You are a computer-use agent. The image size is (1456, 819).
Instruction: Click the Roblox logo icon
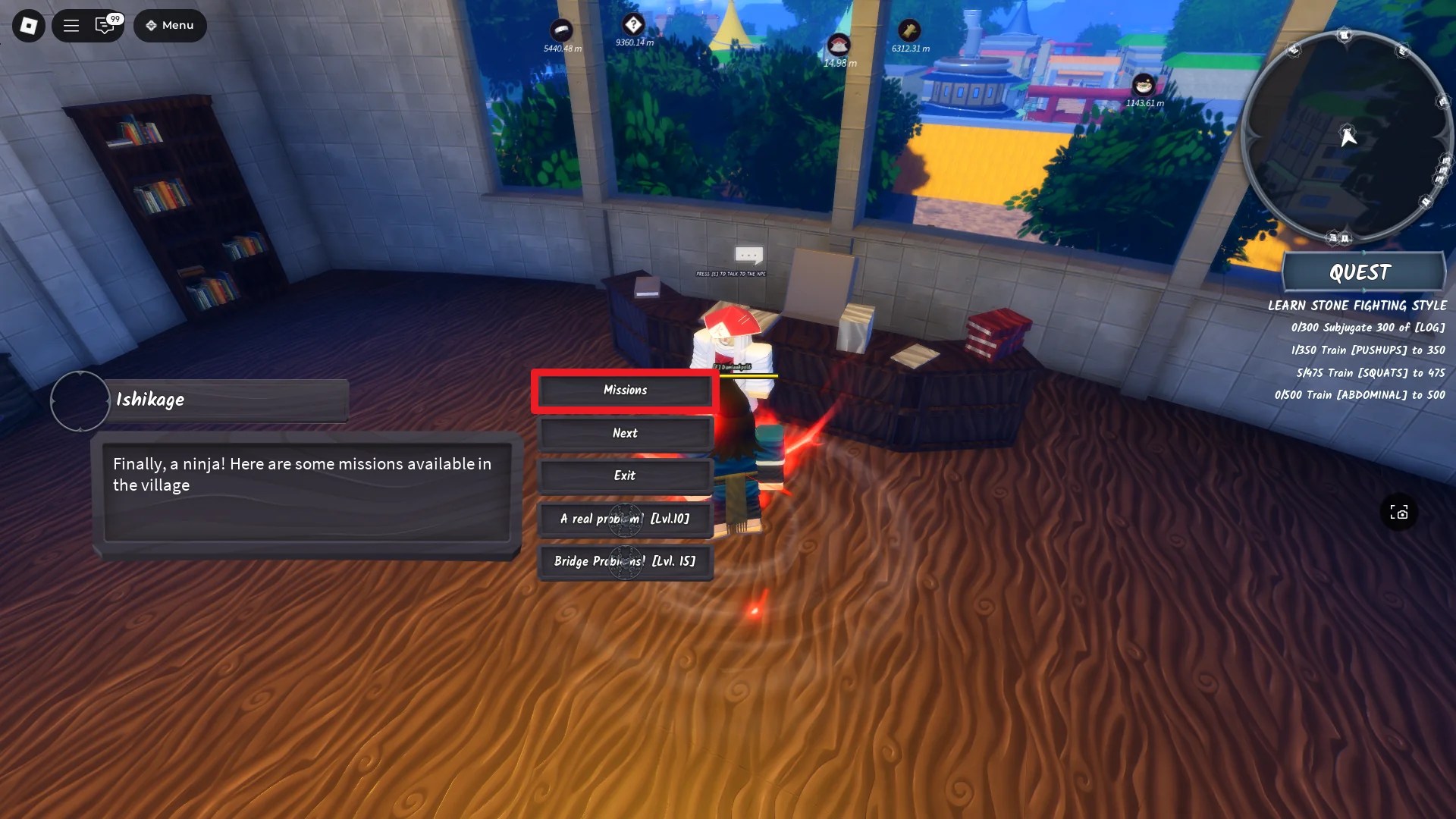(x=28, y=25)
